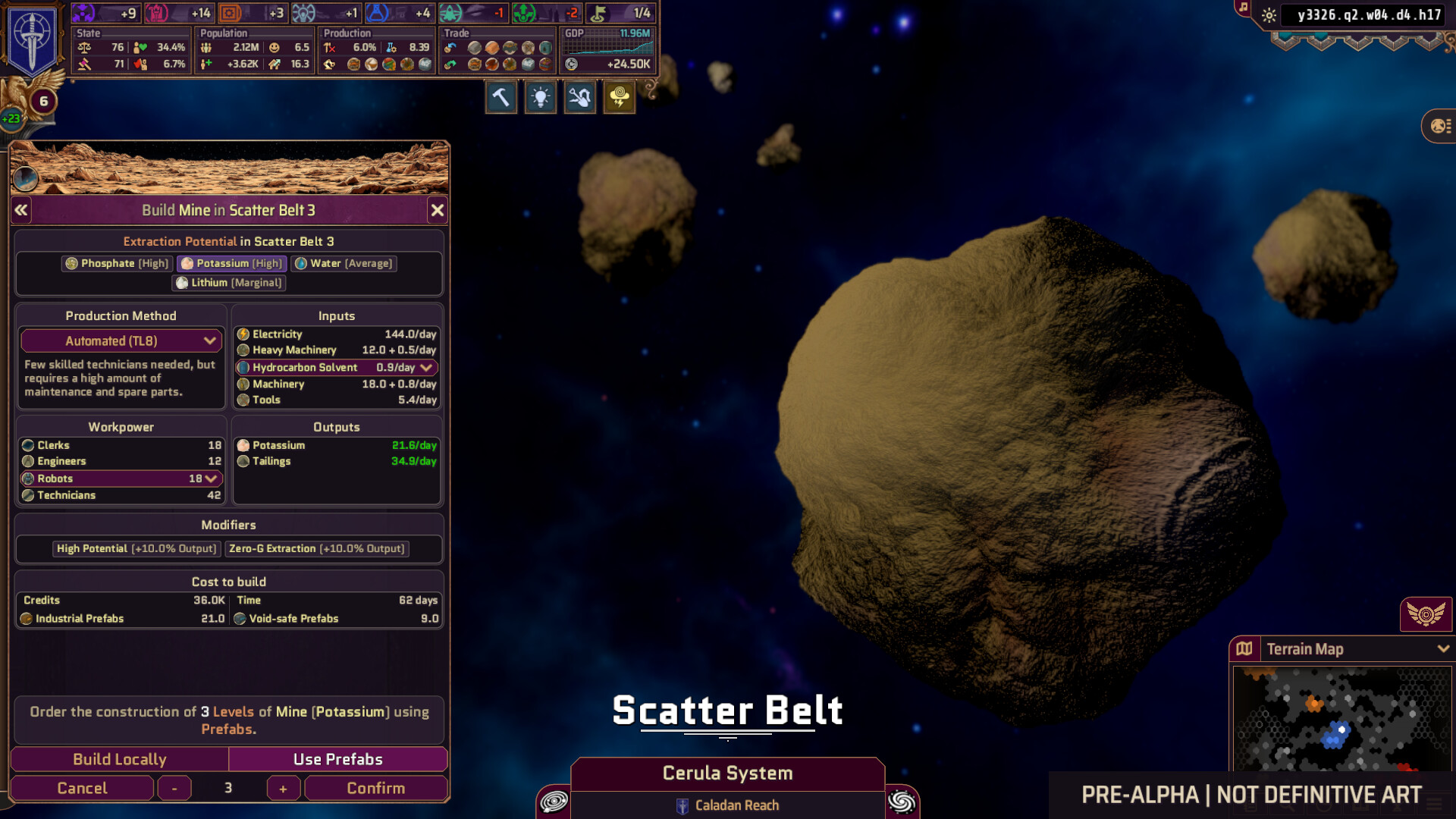Click the Terrain Map icon

tap(1246, 648)
